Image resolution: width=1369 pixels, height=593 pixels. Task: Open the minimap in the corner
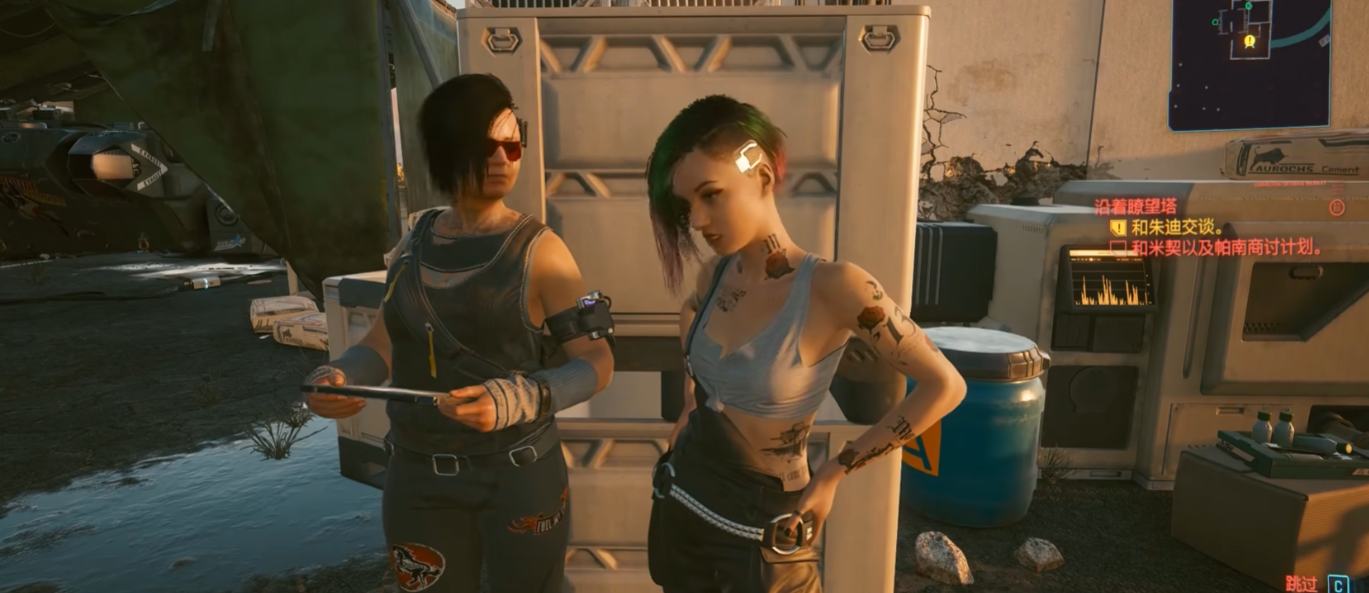click(1250, 63)
